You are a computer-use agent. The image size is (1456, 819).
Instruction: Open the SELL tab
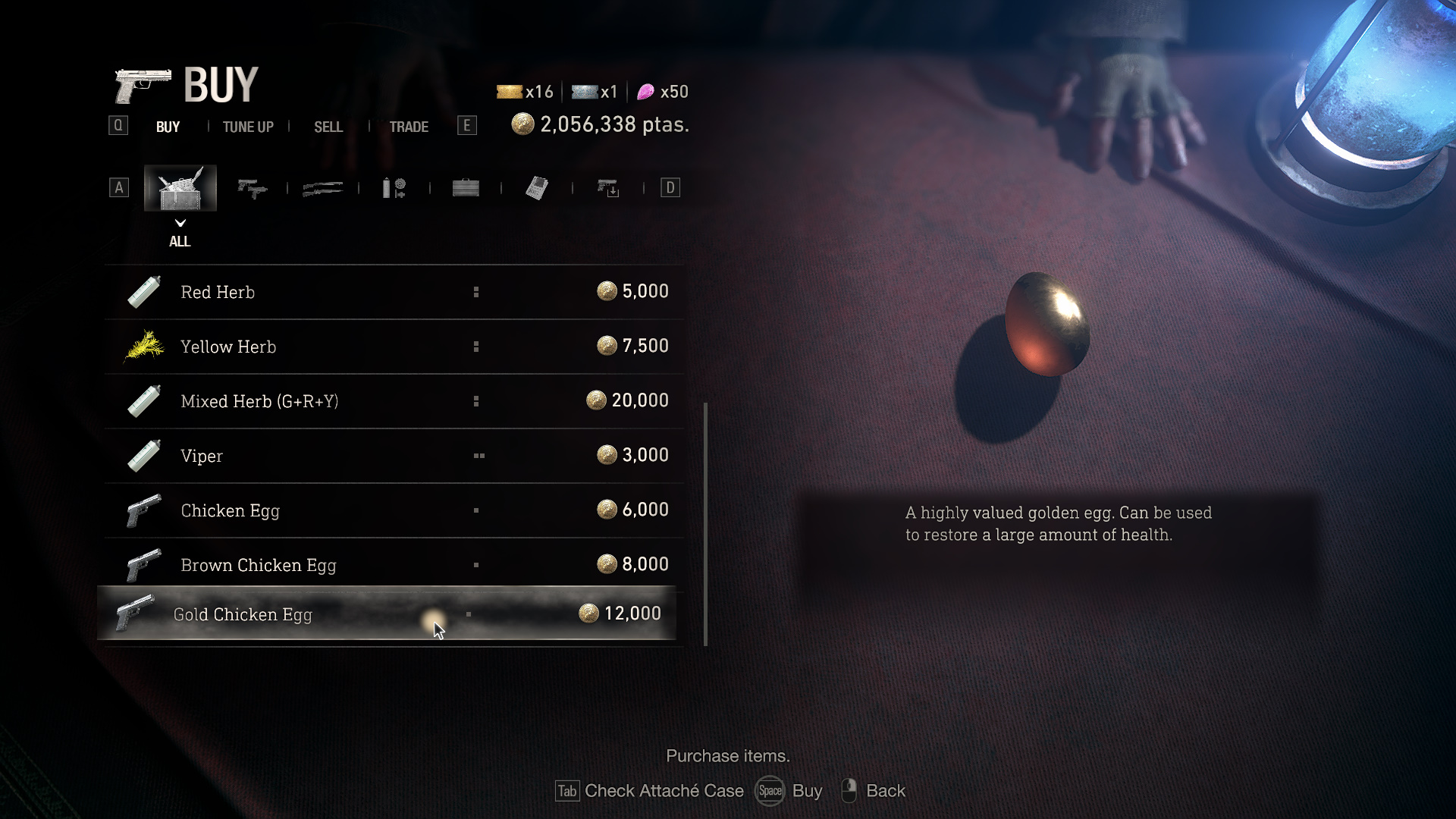coord(328,127)
